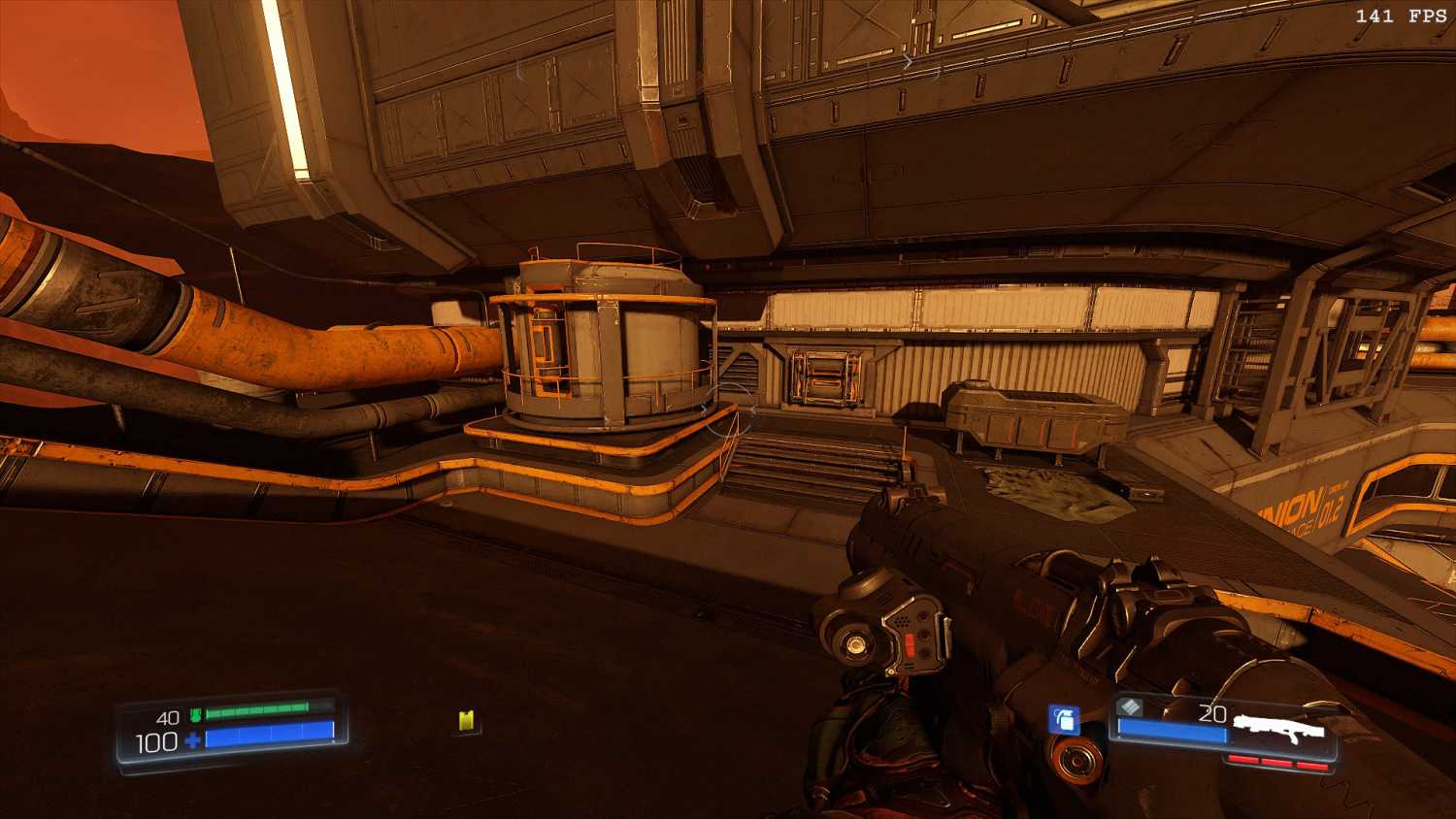Screen dimensions: 1456x819
Task: Click the white shotgun weapon icon
Action: click(x=1277, y=727)
